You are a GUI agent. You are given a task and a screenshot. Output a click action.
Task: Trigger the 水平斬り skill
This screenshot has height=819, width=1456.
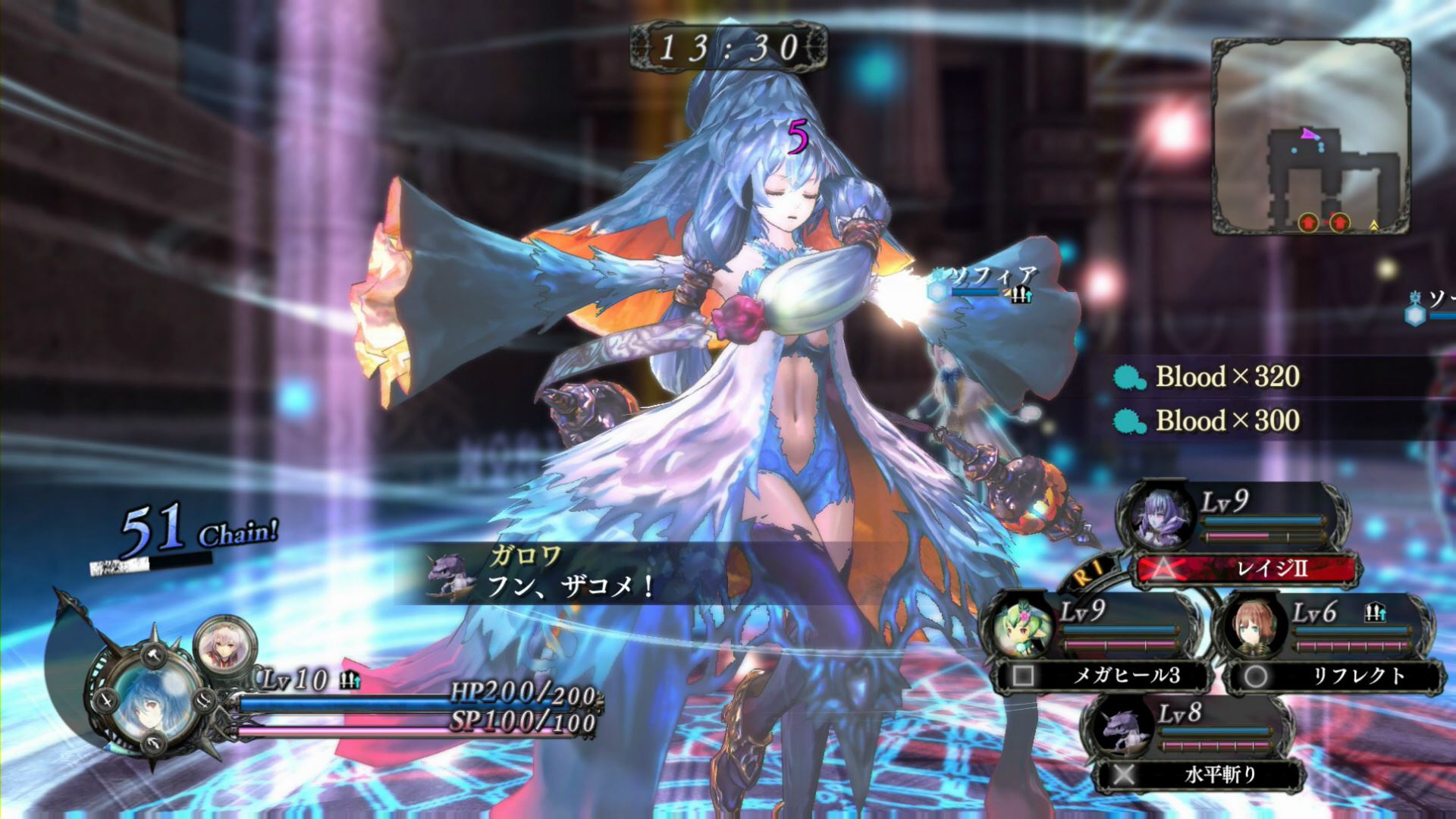(1200, 774)
